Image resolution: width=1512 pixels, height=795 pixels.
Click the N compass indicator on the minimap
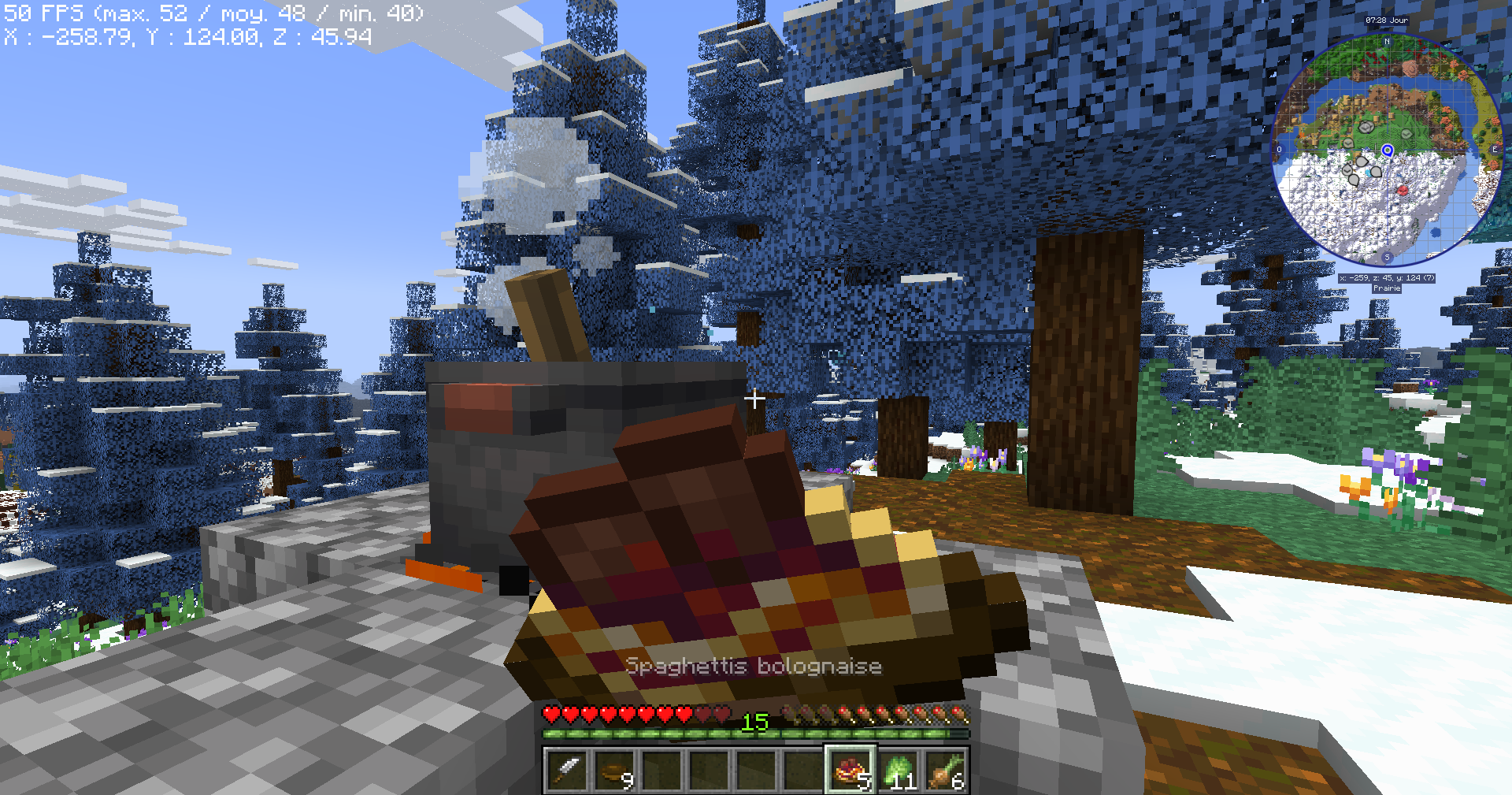(1387, 42)
